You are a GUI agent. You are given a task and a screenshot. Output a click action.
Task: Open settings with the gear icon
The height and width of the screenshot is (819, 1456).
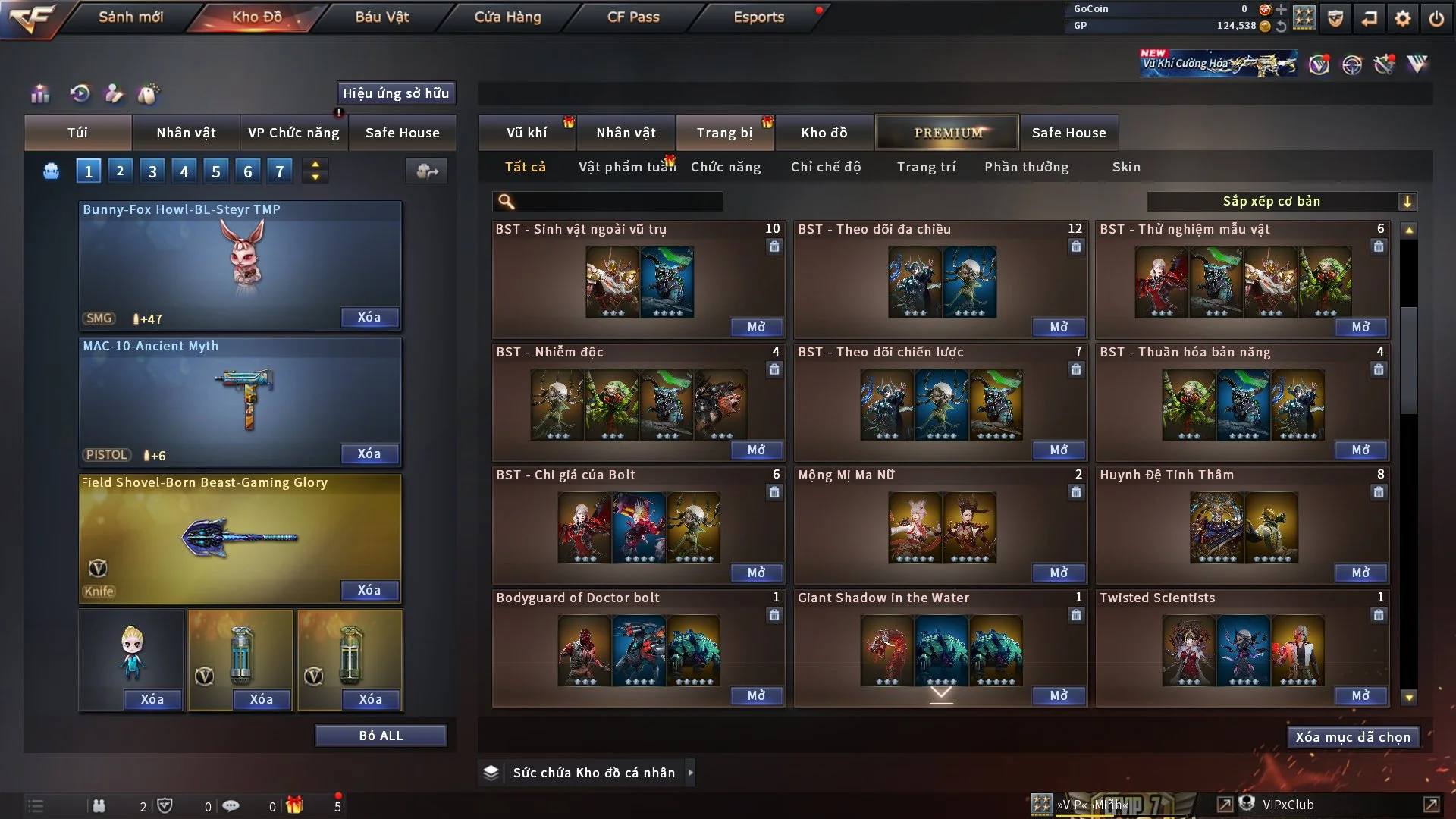click(1403, 18)
